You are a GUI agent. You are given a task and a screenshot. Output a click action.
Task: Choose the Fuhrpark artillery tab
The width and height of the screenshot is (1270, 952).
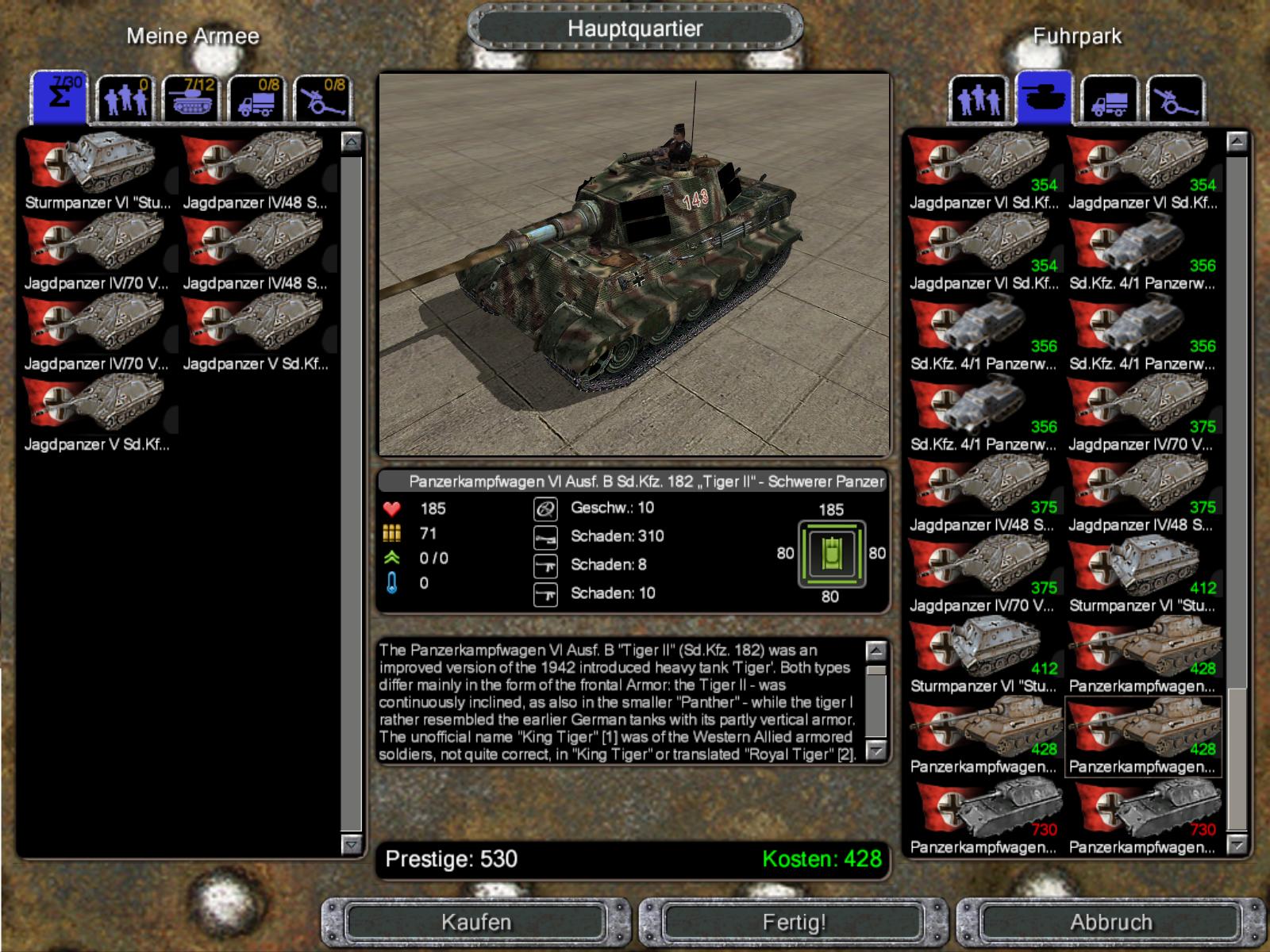click(x=1176, y=100)
